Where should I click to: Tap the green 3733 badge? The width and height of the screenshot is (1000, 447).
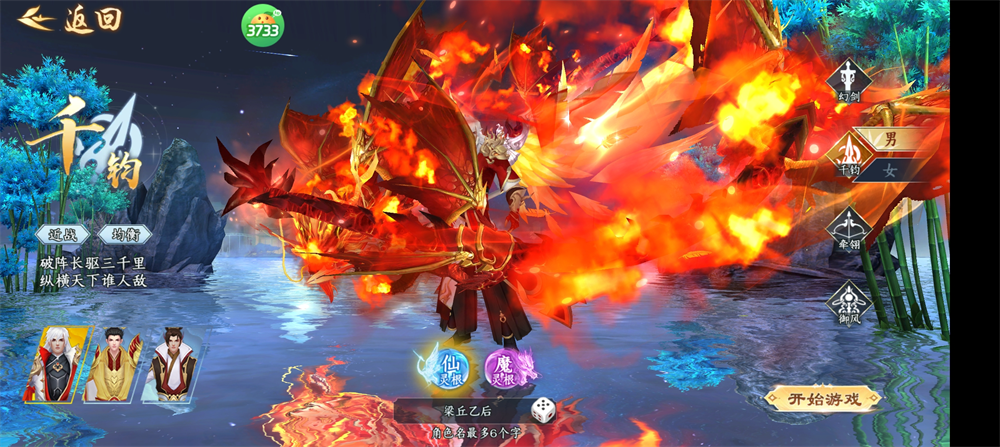(x=262, y=26)
